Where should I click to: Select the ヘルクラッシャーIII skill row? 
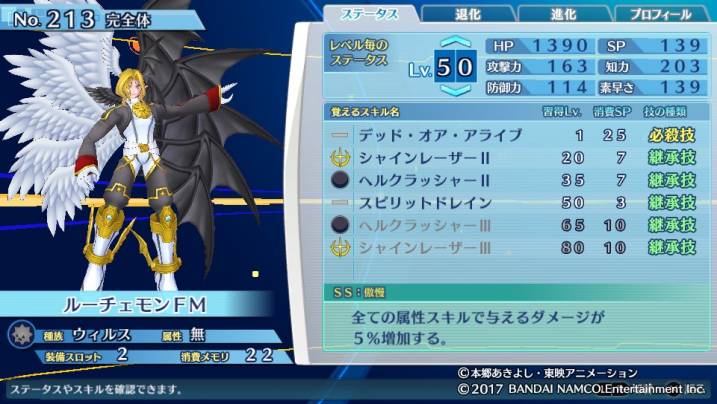click(x=515, y=225)
